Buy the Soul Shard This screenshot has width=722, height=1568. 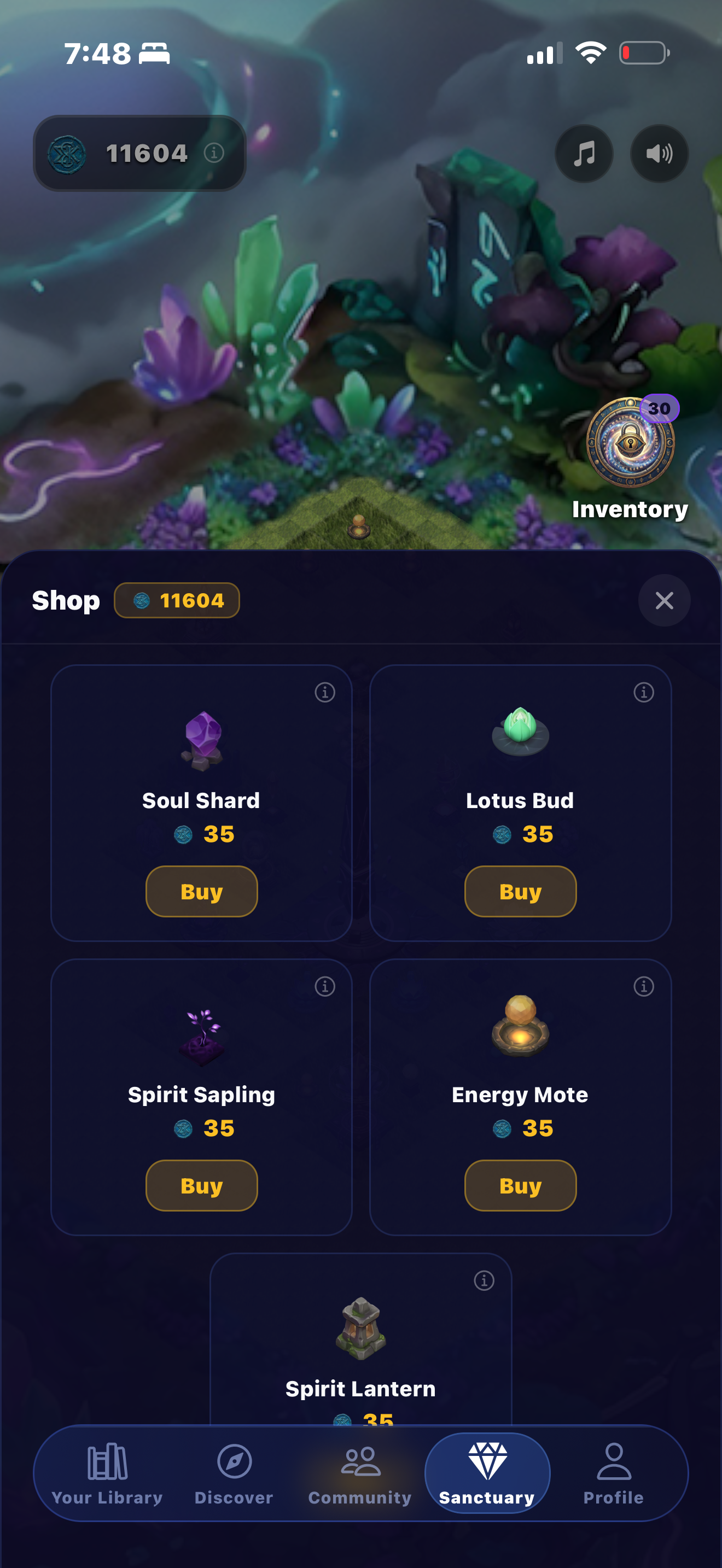[x=201, y=891]
